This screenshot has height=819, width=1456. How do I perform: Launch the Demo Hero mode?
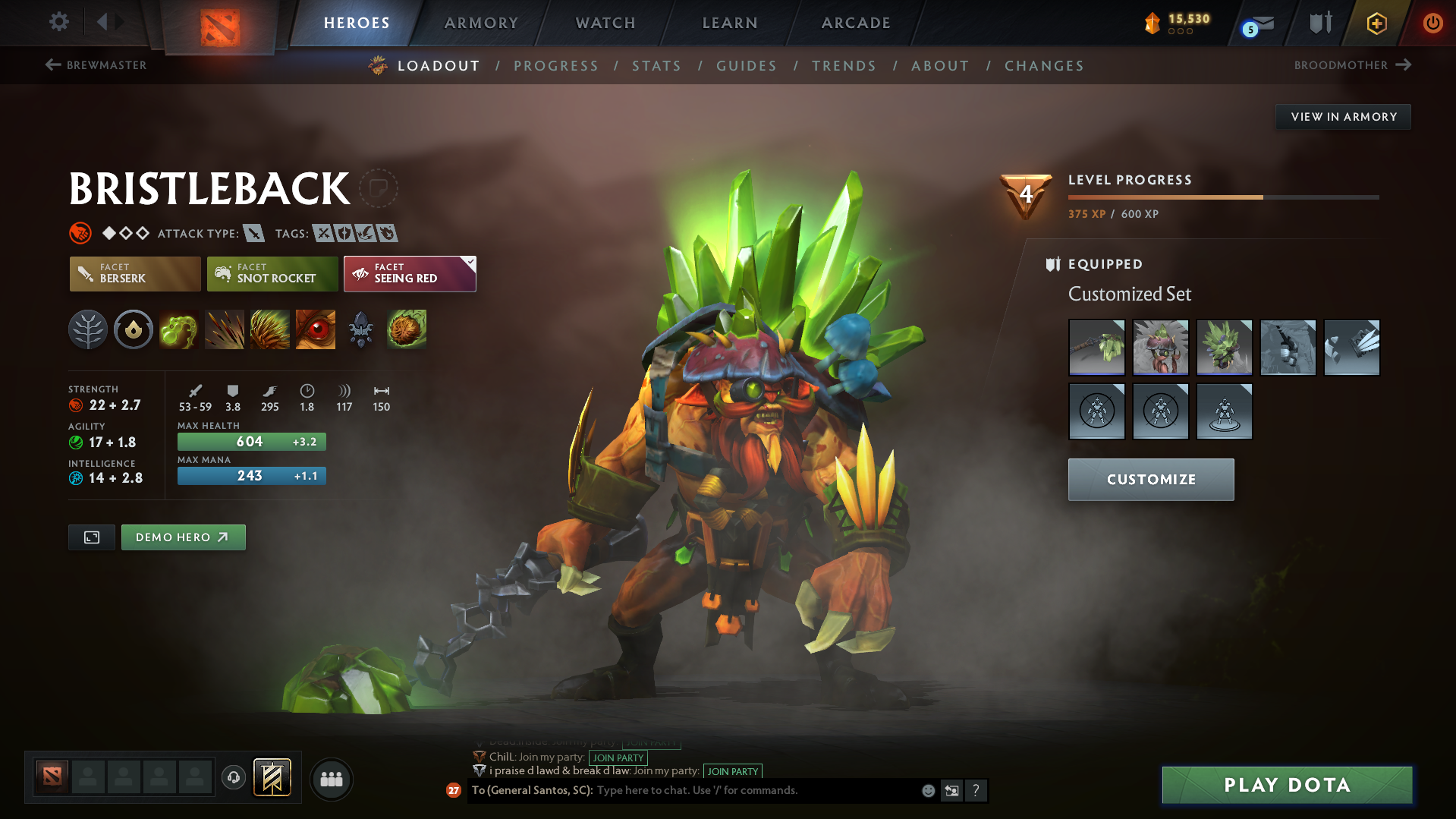click(x=183, y=537)
